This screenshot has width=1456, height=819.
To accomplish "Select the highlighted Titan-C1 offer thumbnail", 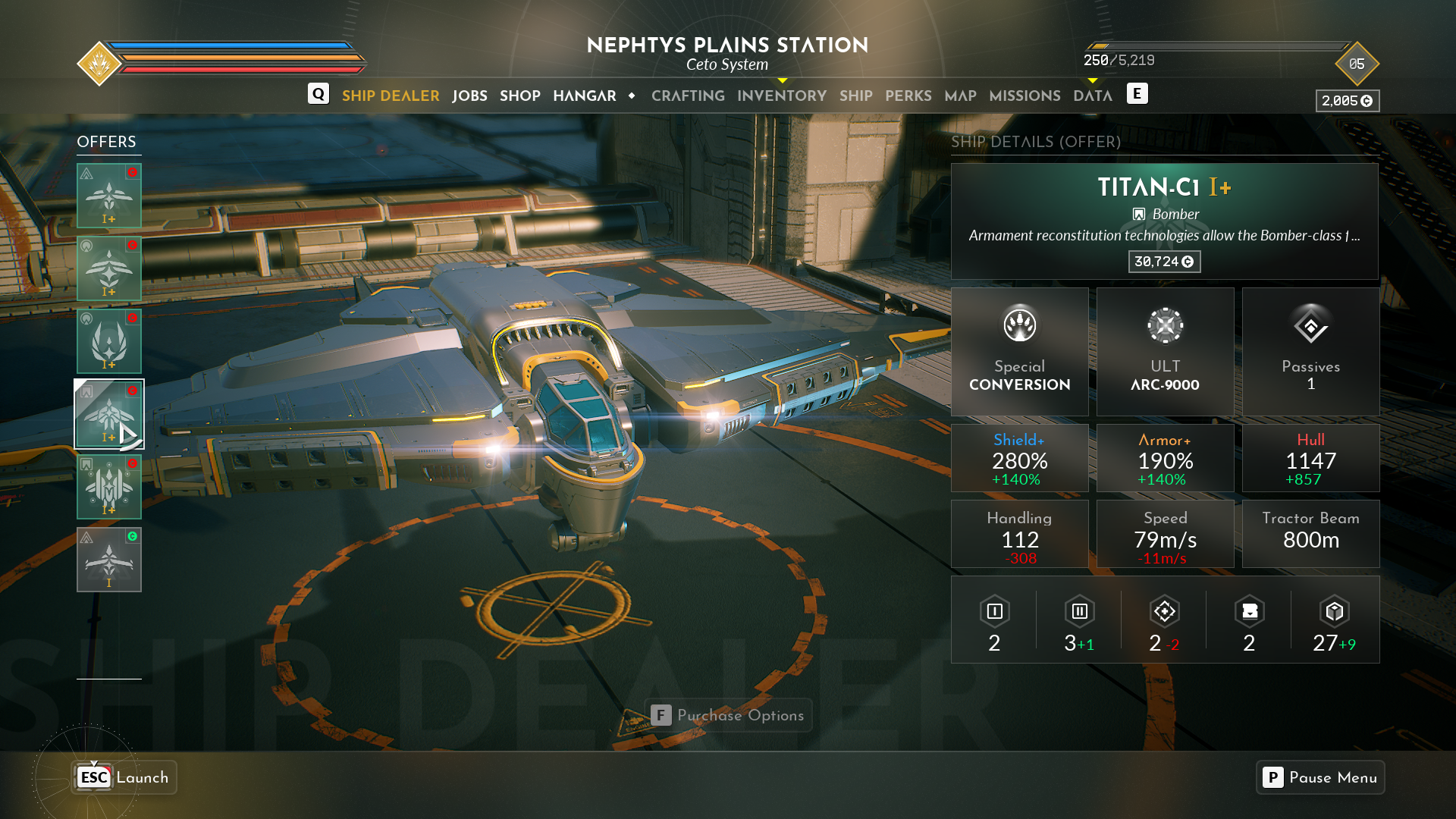I will [109, 414].
